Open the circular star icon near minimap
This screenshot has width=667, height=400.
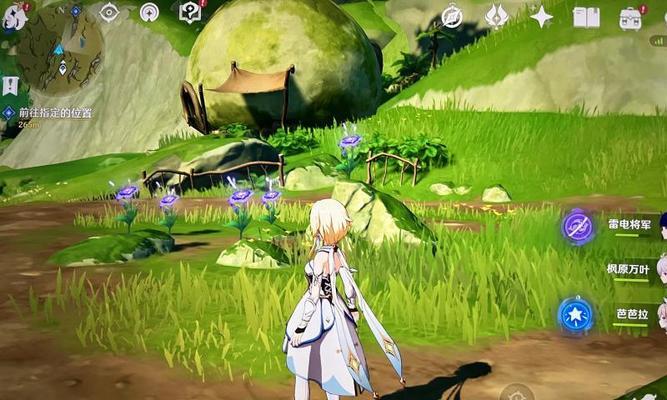pyautogui.click(x=149, y=13)
